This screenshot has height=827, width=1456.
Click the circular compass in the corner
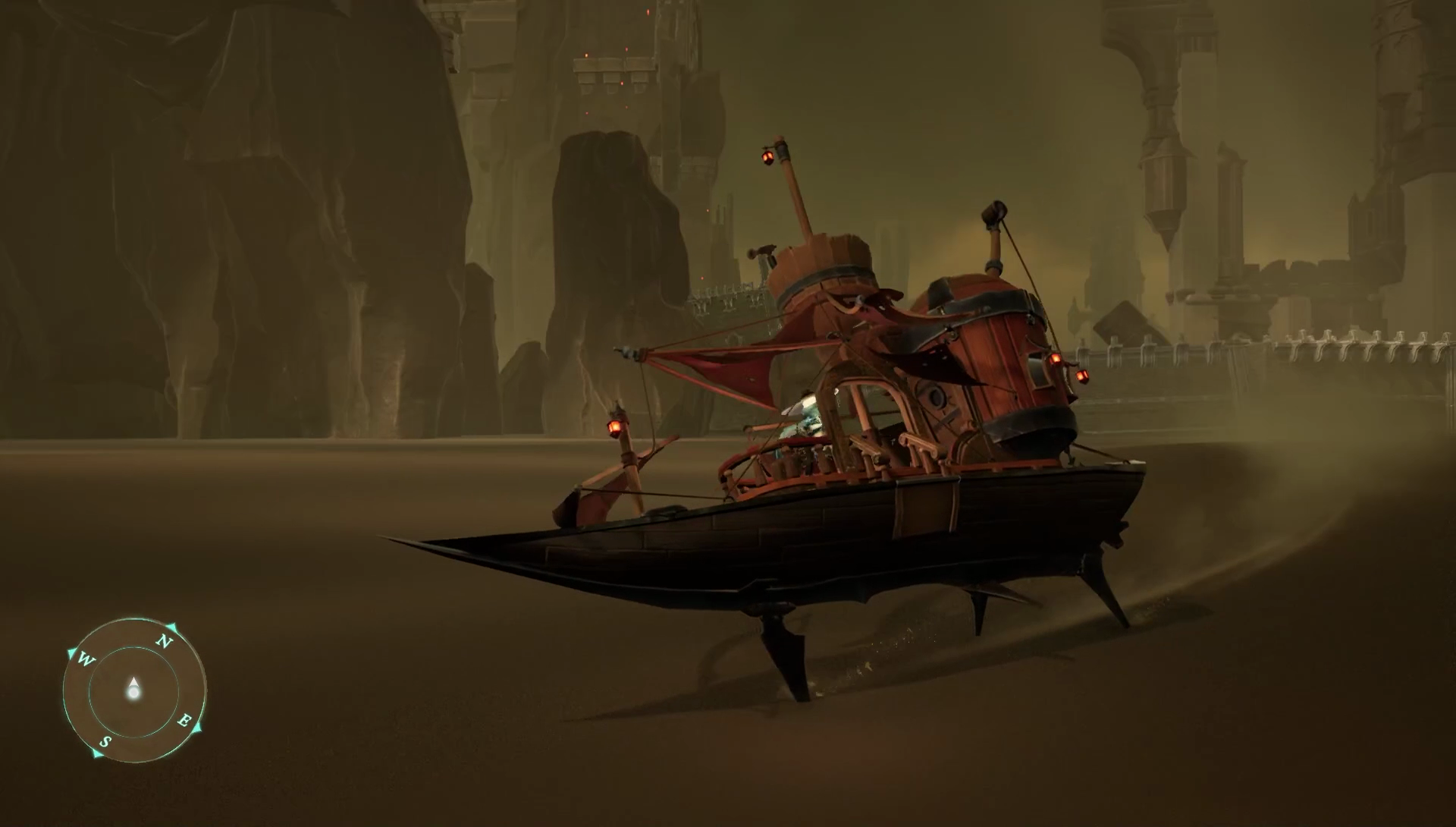click(134, 690)
